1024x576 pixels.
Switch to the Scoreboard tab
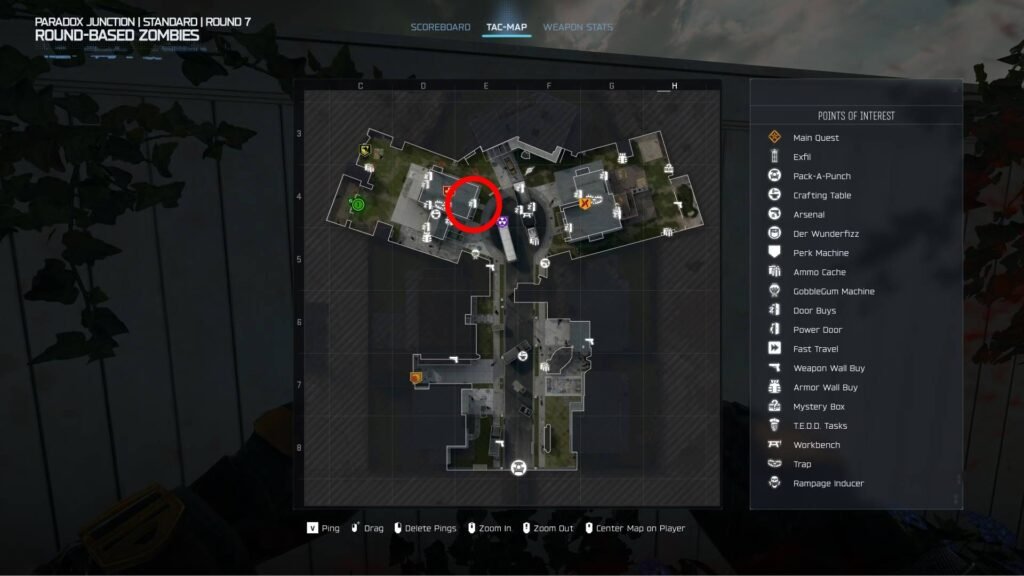[440, 27]
